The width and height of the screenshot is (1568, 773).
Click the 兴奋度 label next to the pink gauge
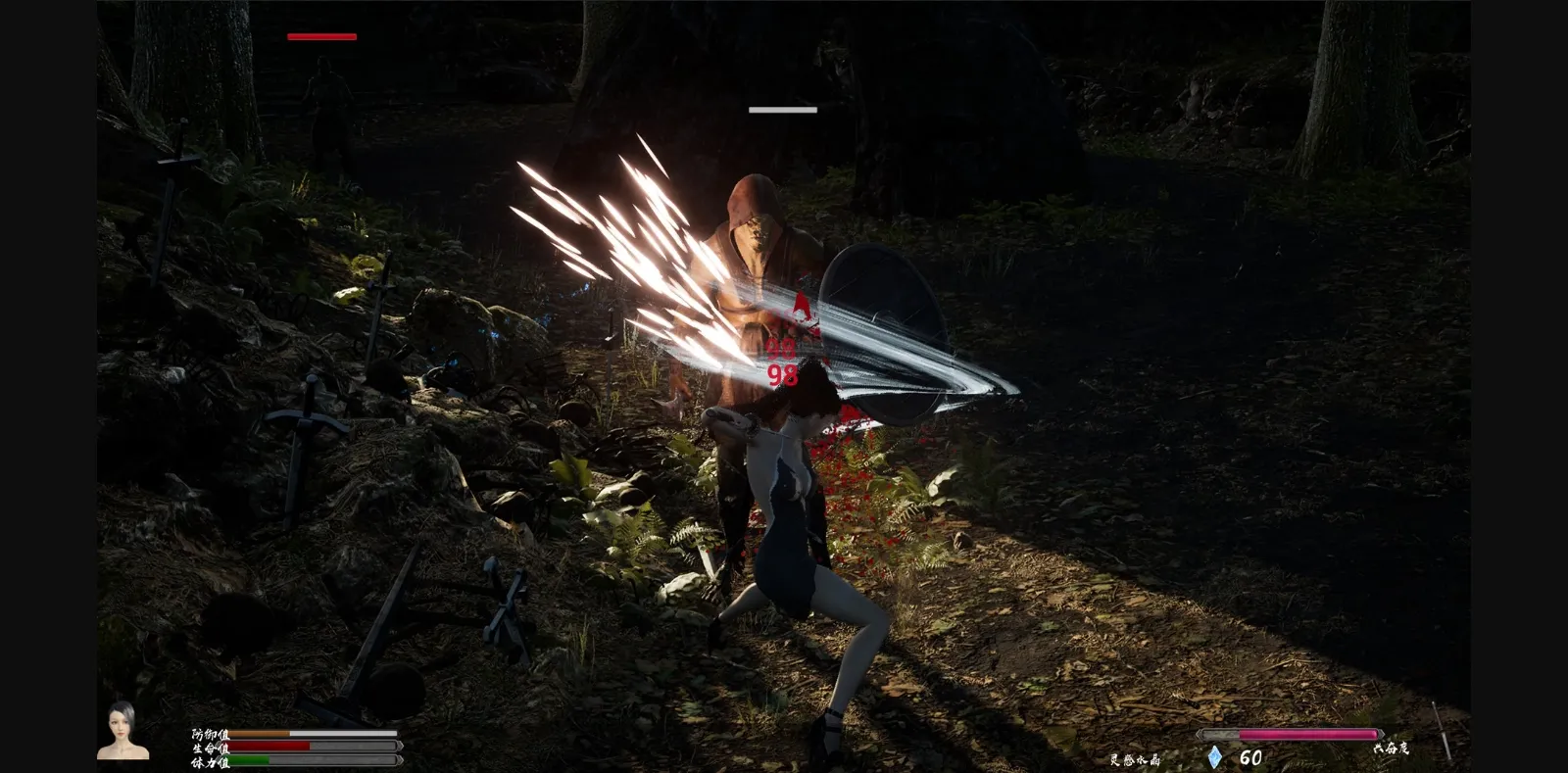coord(1392,748)
